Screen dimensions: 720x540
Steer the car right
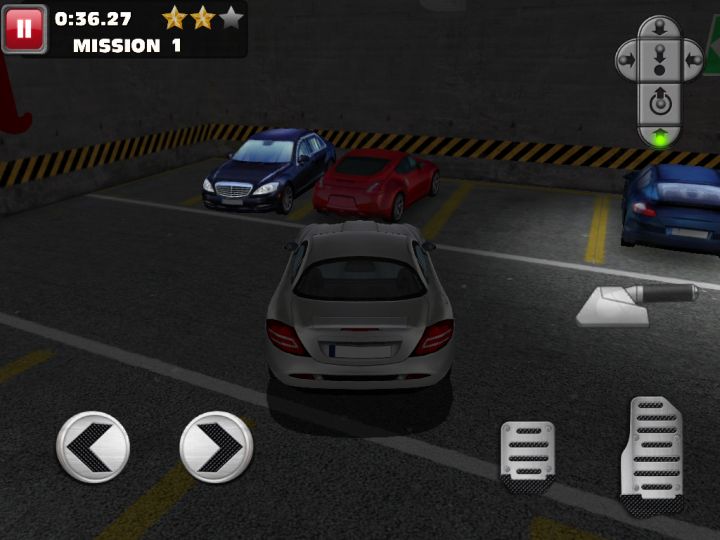(x=216, y=447)
